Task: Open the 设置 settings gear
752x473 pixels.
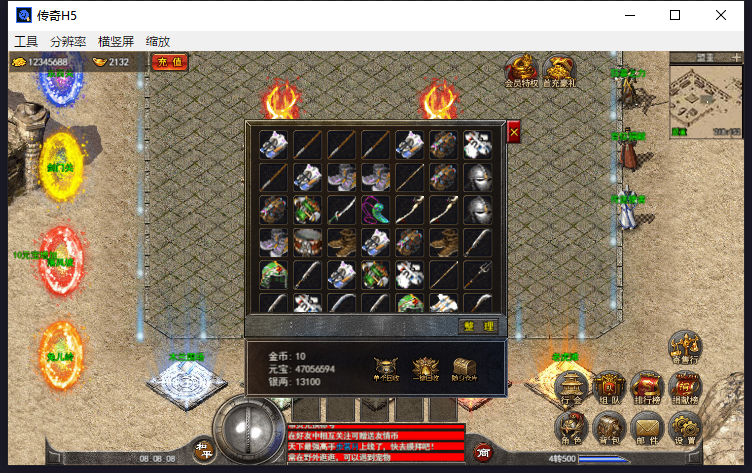Action: tap(685, 428)
